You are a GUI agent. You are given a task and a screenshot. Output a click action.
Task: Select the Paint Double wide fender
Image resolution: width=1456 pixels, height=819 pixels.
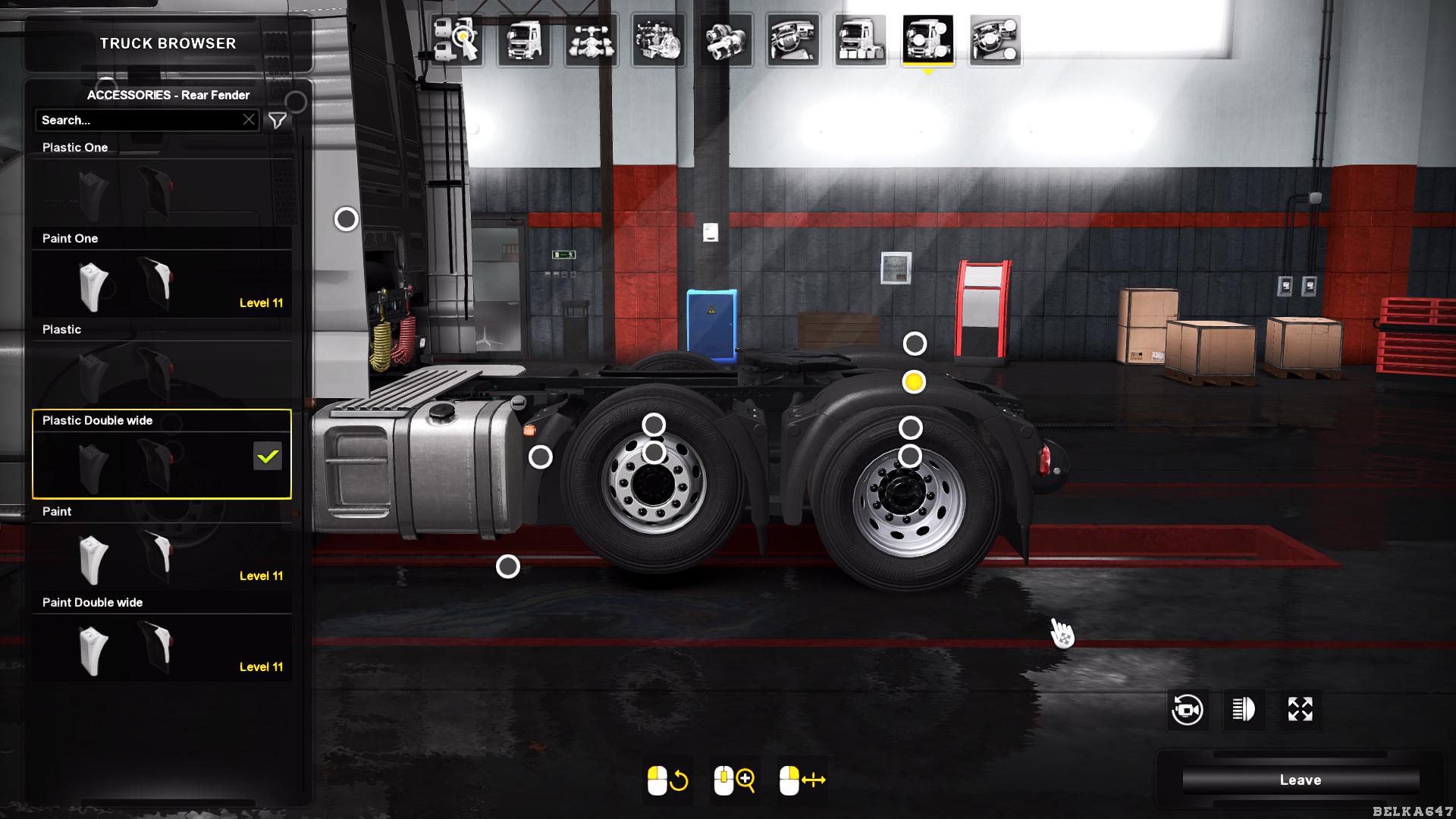pos(162,646)
